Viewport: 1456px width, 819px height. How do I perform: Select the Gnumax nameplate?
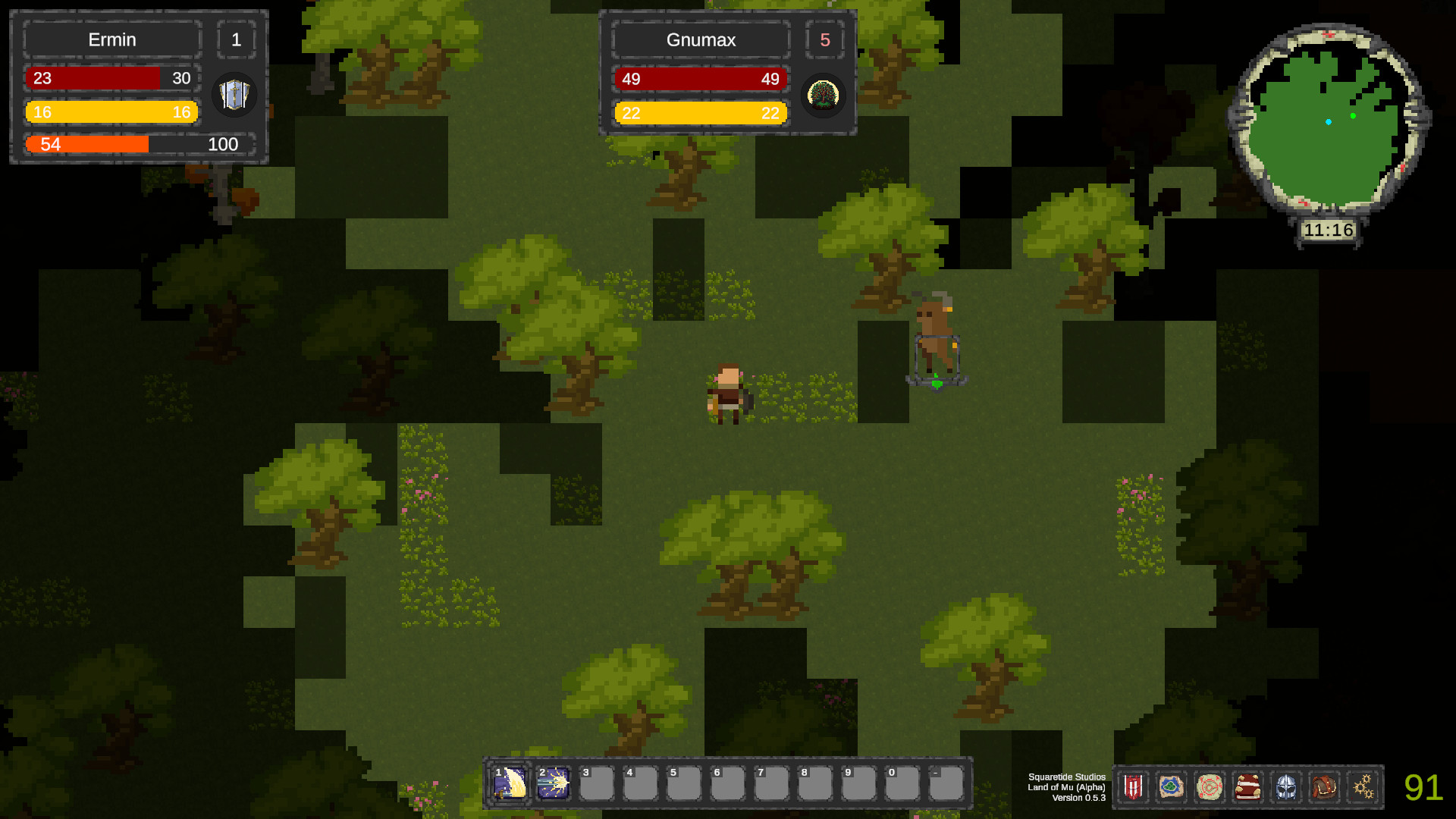700,40
